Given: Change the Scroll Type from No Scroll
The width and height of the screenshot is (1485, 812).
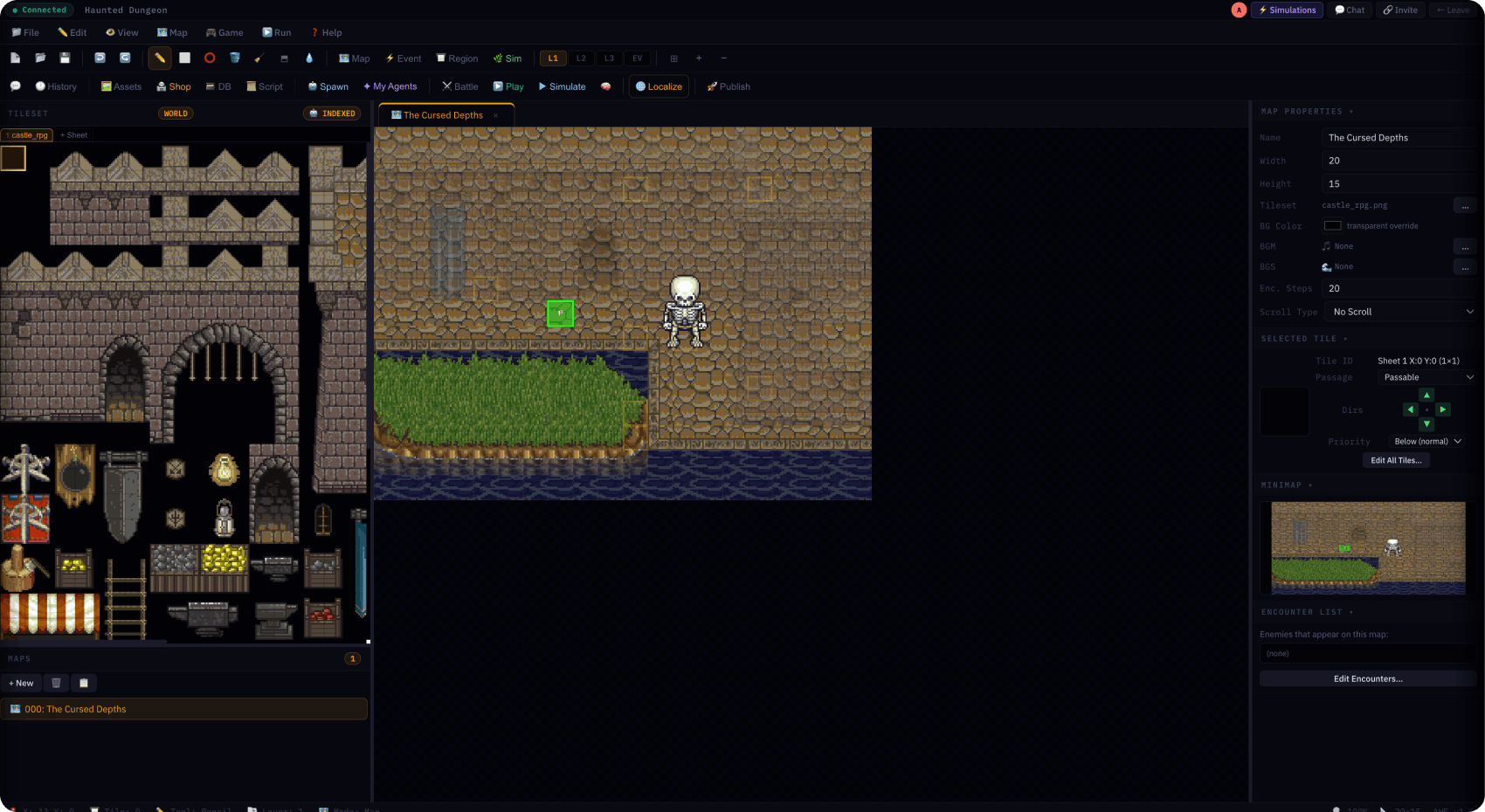Looking at the screenshot, I should click(1399, 312).
